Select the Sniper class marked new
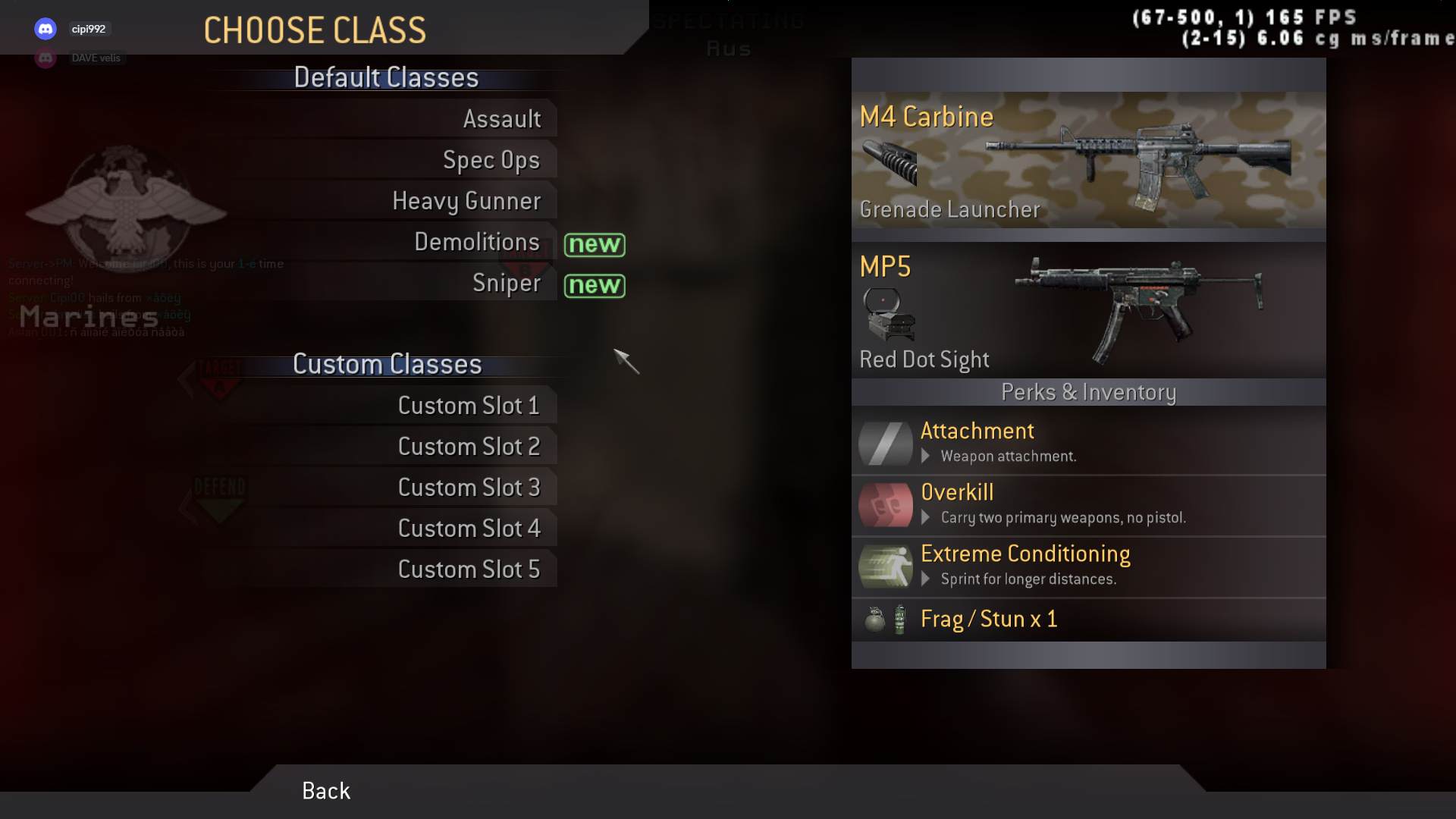The width and height of the screenshot is (1456, 819). click(507, 283)
